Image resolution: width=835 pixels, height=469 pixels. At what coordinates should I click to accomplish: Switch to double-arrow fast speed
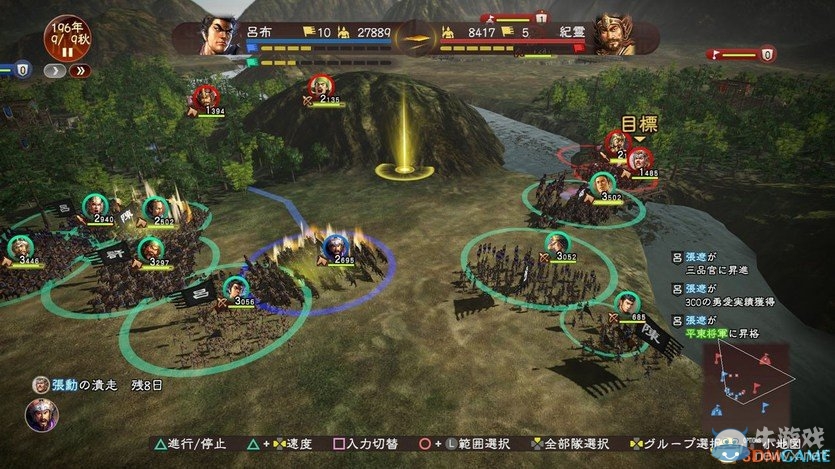79,71
